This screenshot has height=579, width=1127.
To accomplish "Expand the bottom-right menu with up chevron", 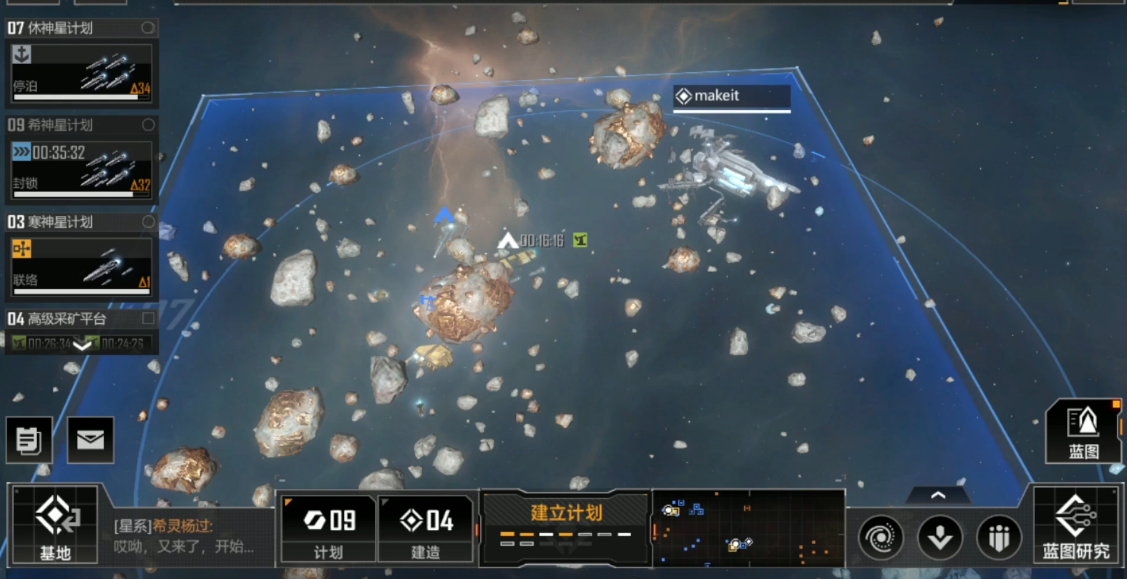I will (937, 495).
